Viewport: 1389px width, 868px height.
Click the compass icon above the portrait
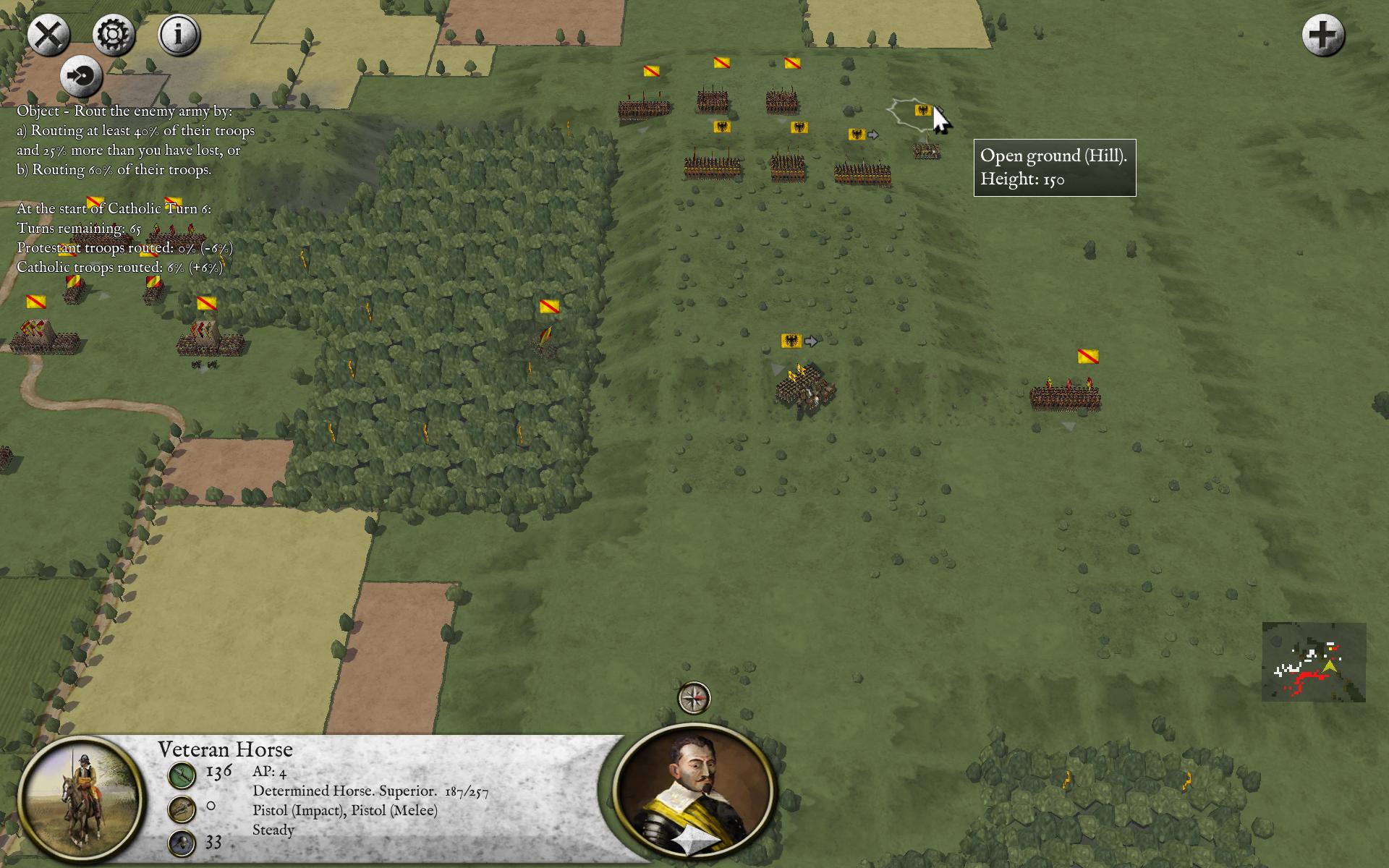pyautogui.click(x=694, y=698)
